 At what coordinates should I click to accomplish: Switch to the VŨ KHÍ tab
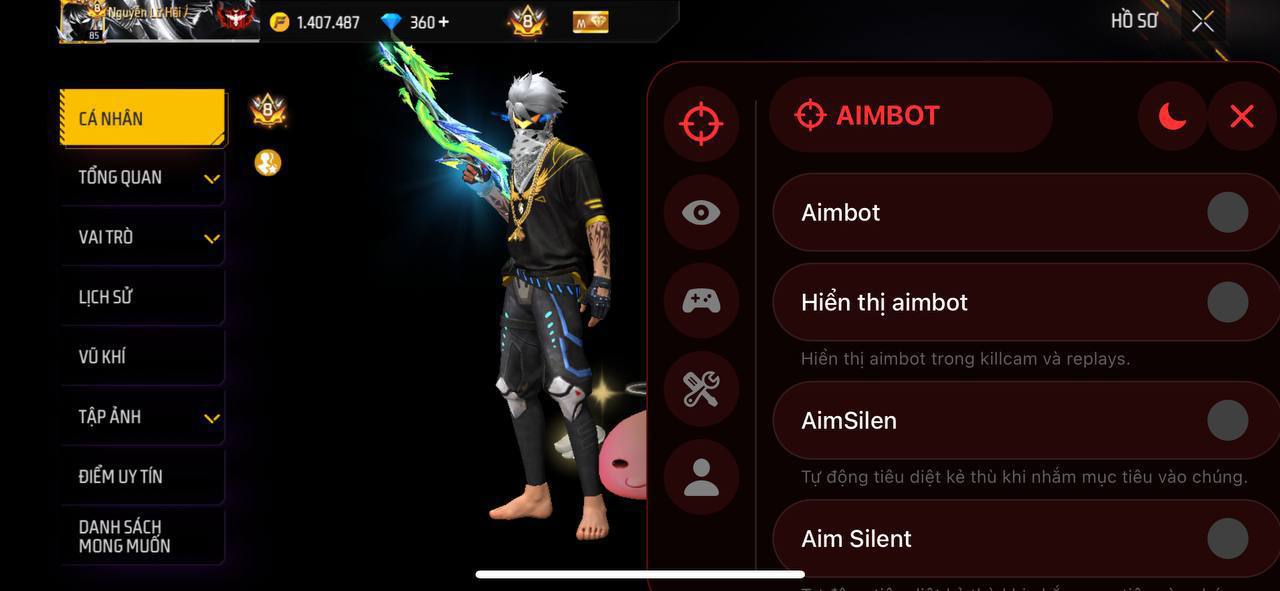pyautogui.click(x=141, y=357)
